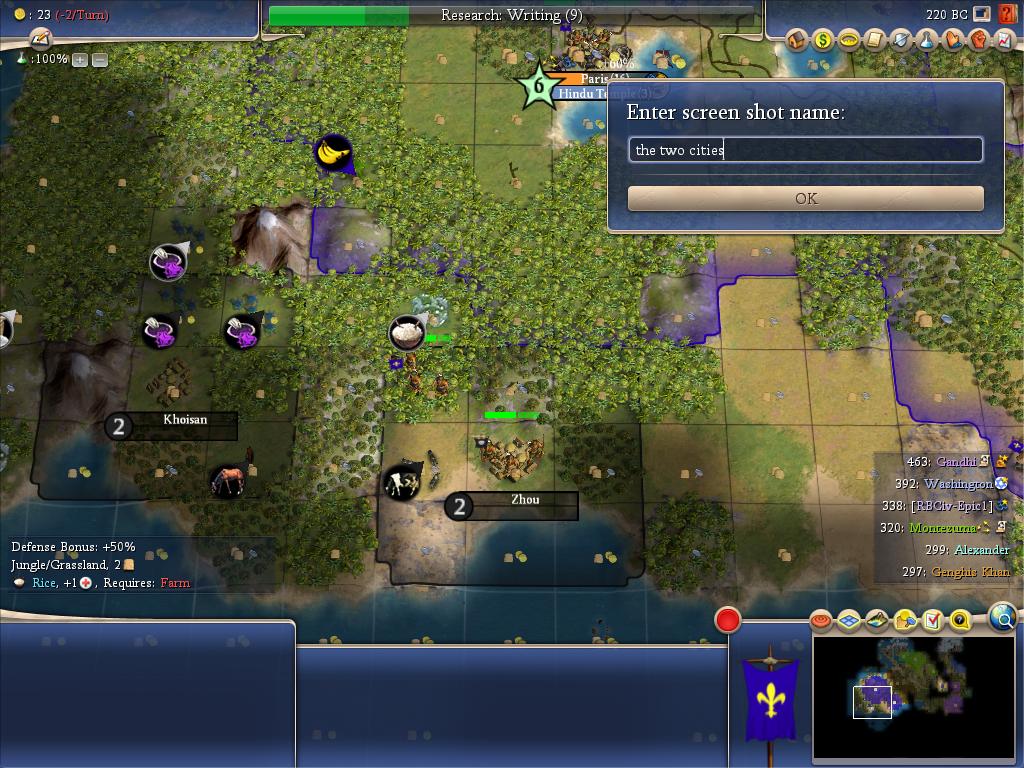Open the Financial Advisor dollar icon

823,40
